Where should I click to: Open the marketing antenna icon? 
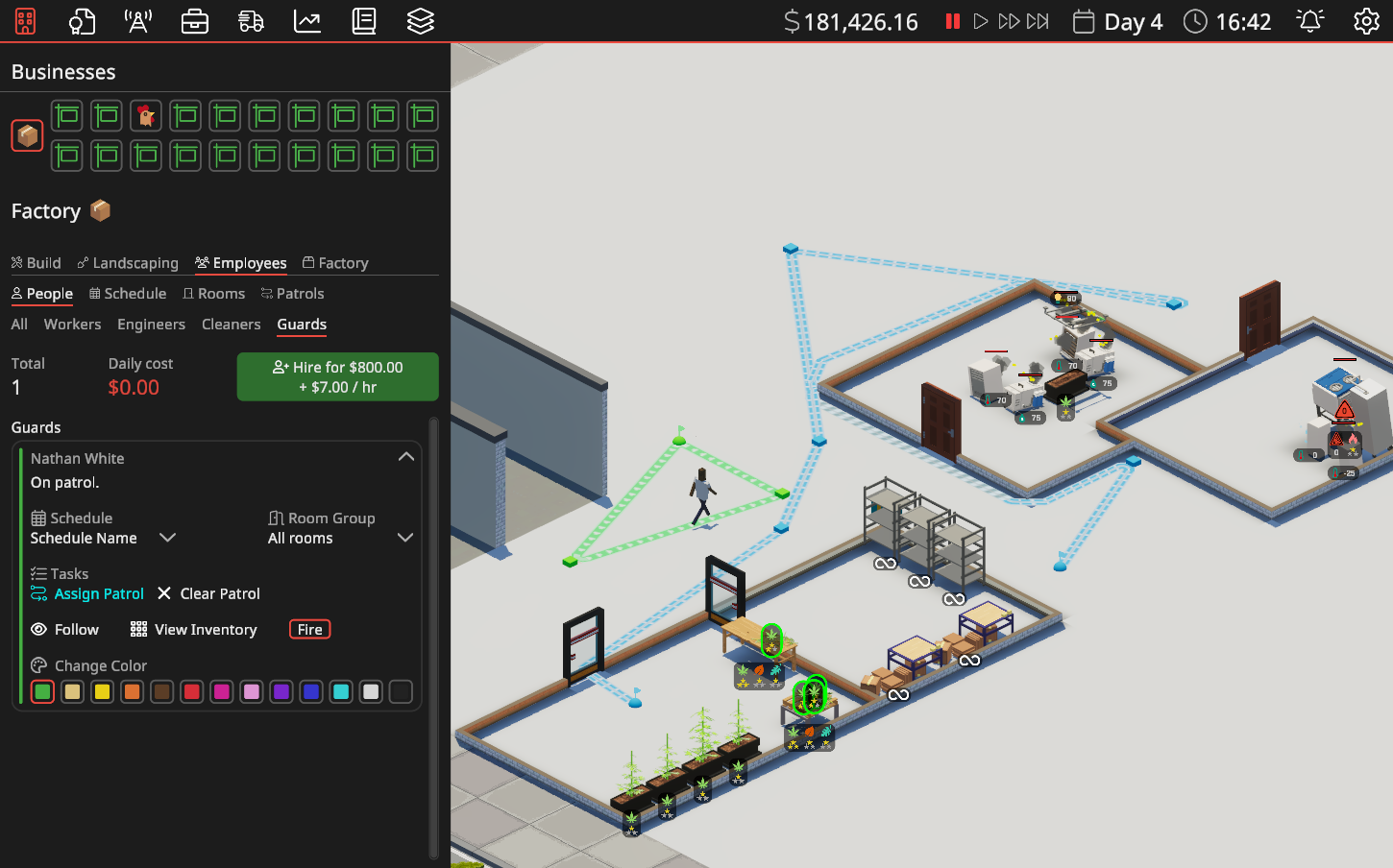(x=137, y=20)
